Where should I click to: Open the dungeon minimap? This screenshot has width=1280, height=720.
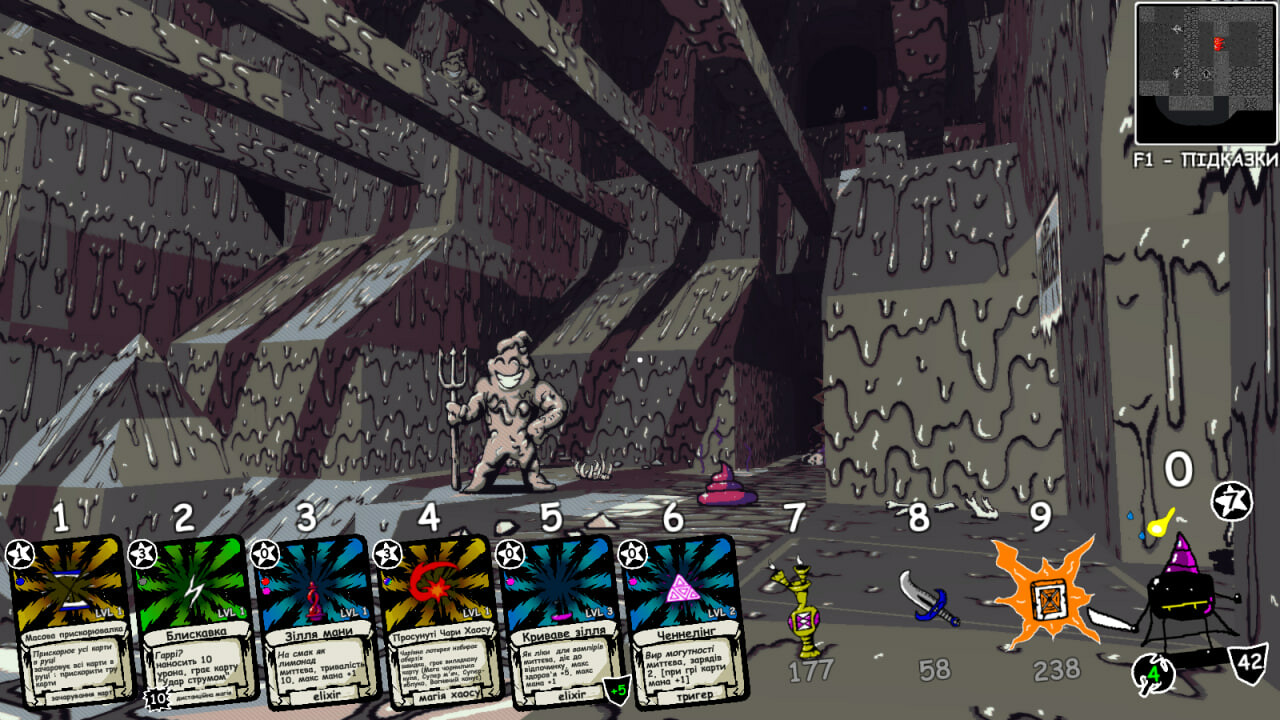(1206, 72)
